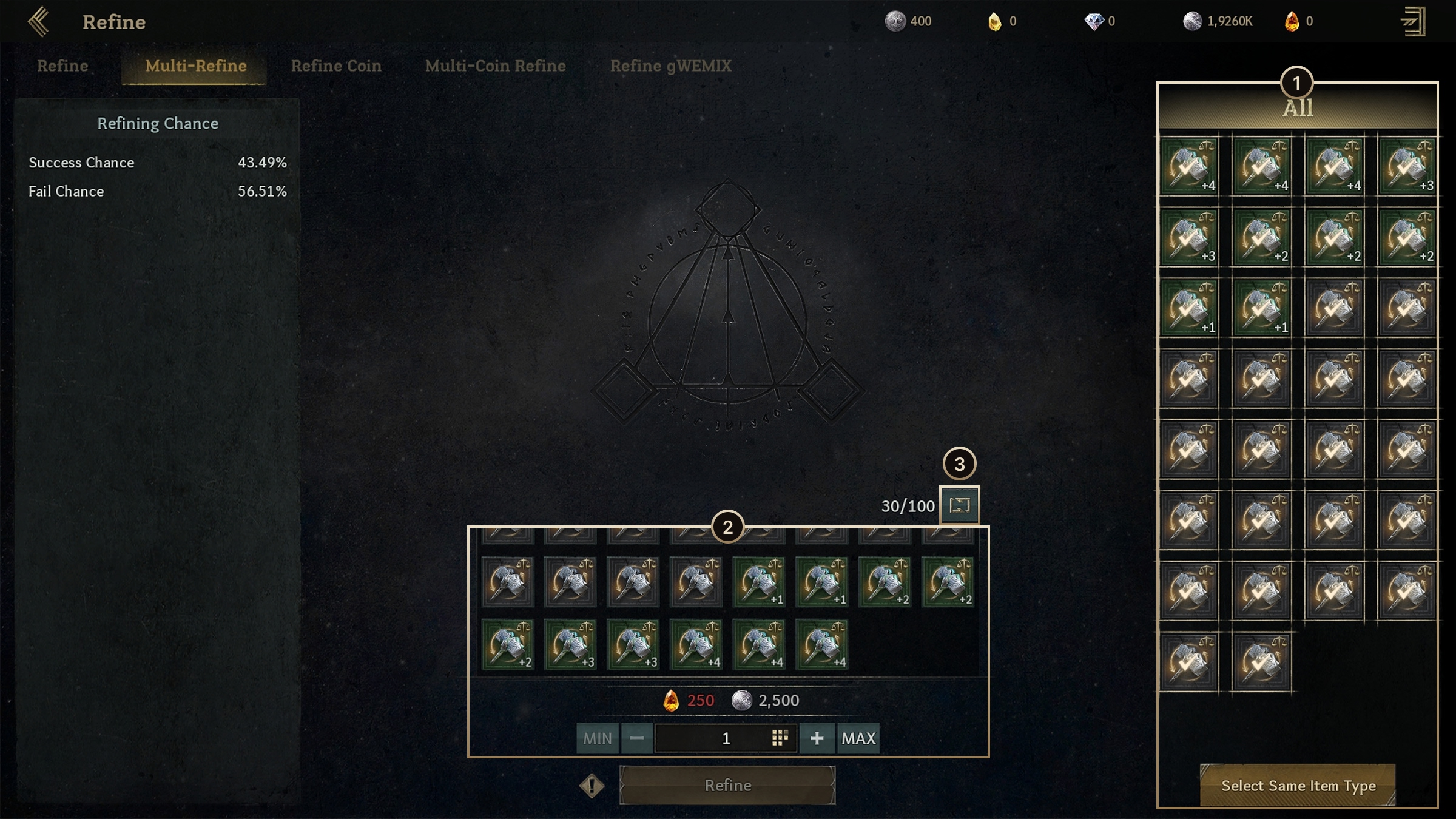The image size is (1456, 819).
Task: Click the Select Same Item Type button
Action: click(x=1298, y=786)
